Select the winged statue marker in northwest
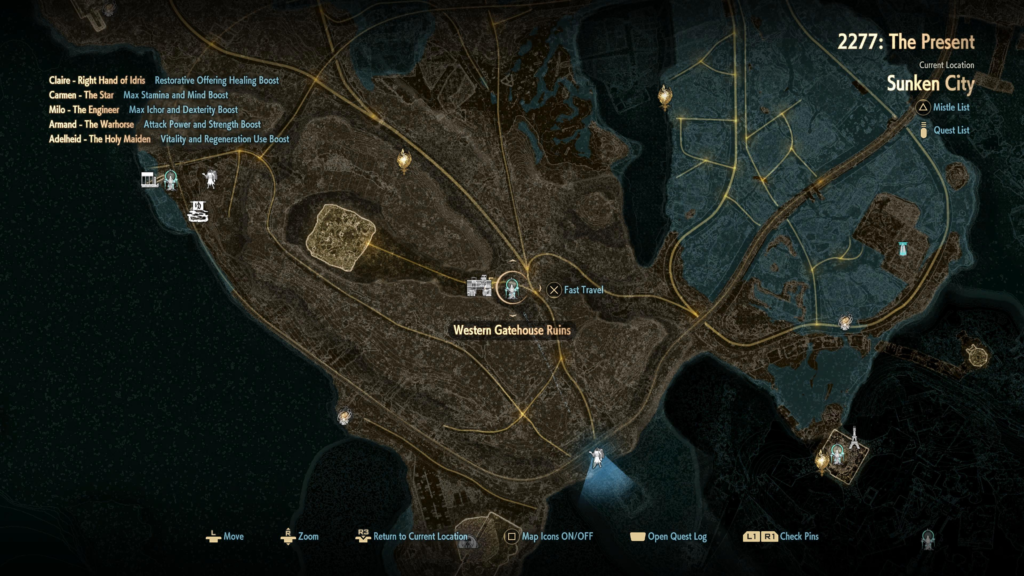The width and height of the screenshot is (1024, 576). coord(212,179)
